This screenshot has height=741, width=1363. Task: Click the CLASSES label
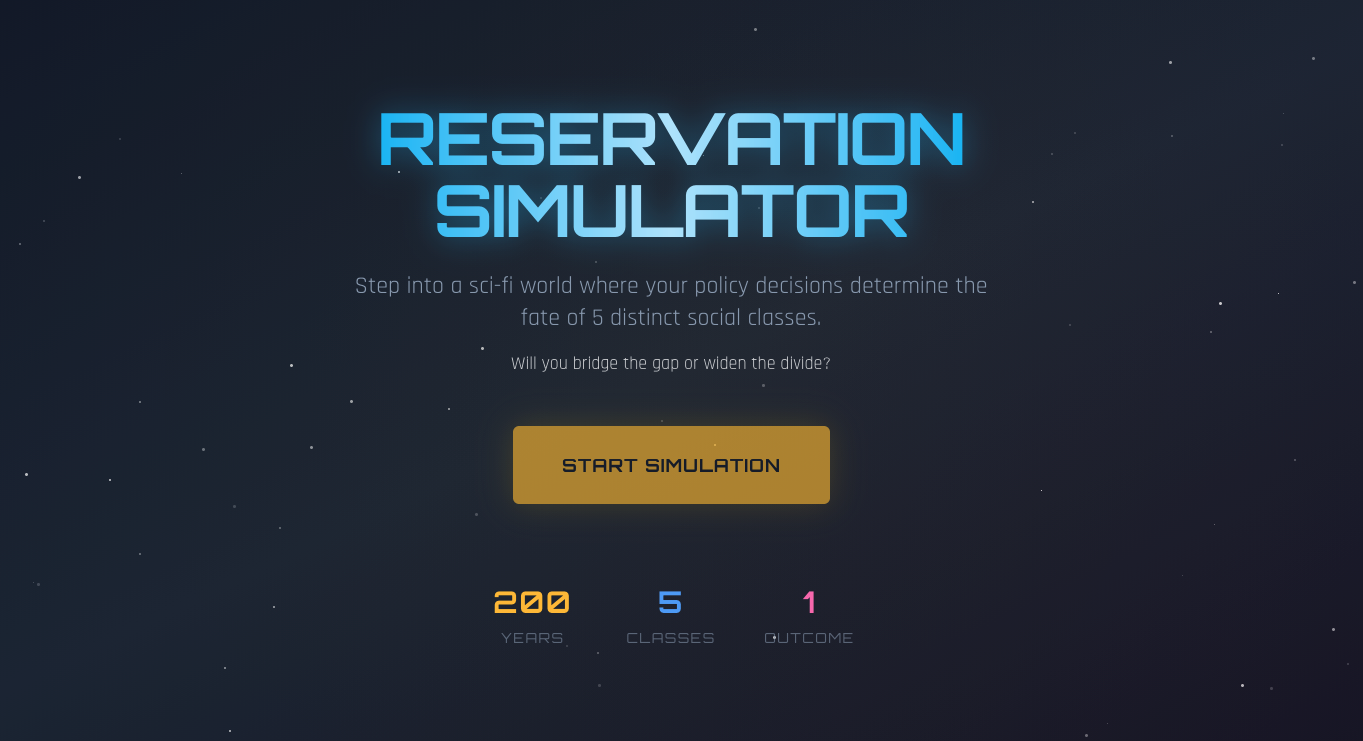click(x=670, y=637)
